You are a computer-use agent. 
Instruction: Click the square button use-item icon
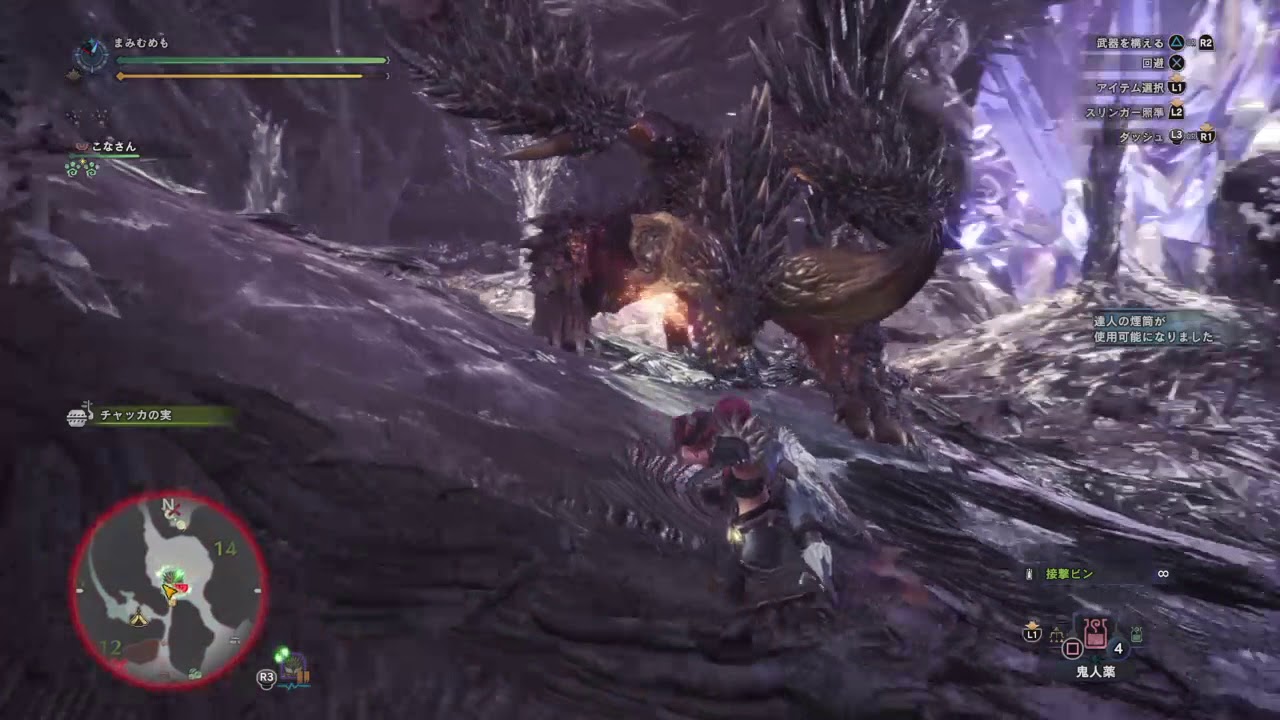tap(1073, 647)
